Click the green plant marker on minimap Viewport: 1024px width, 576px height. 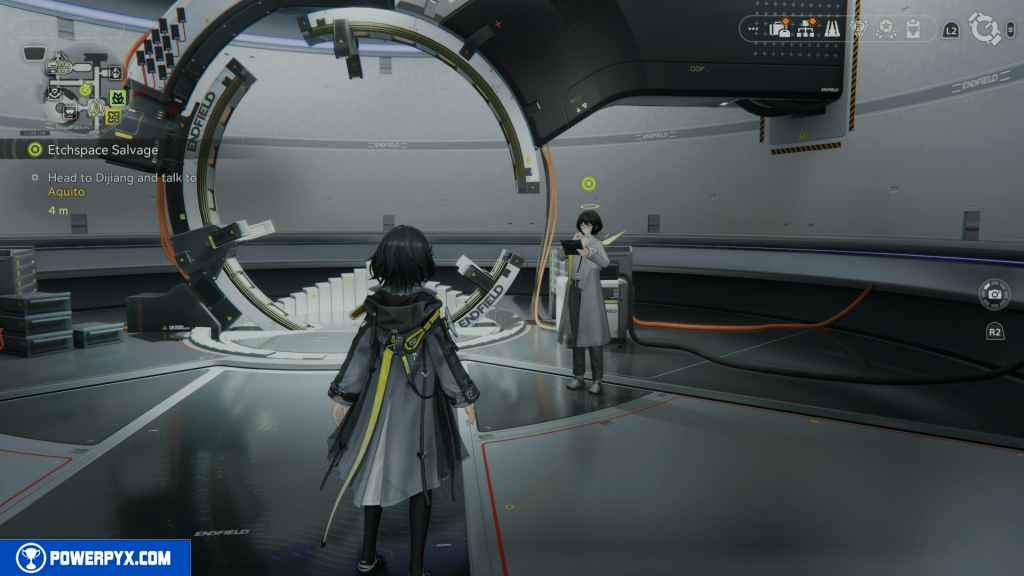[117, 98]
